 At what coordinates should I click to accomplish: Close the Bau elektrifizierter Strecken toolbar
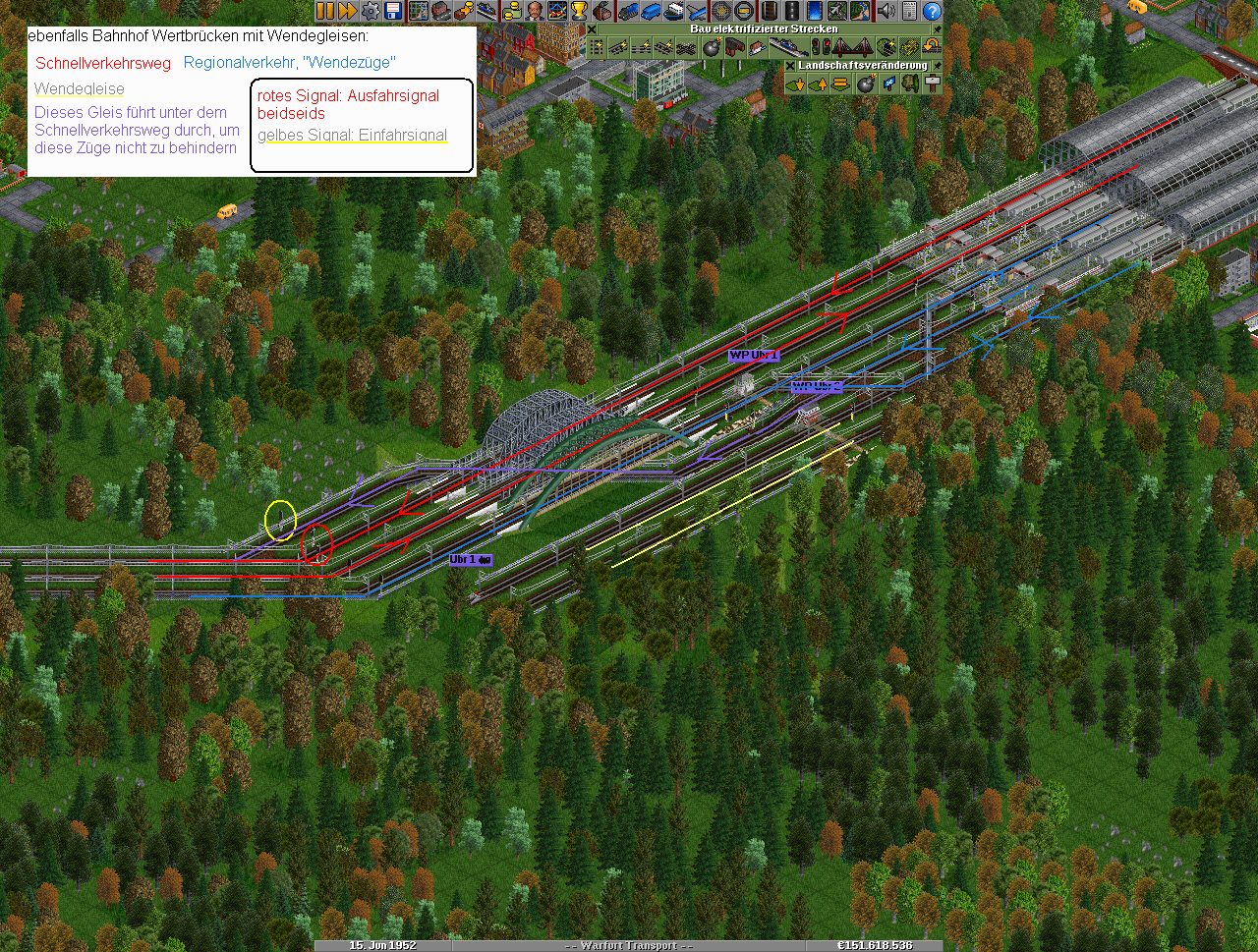[x=593, y=29]
